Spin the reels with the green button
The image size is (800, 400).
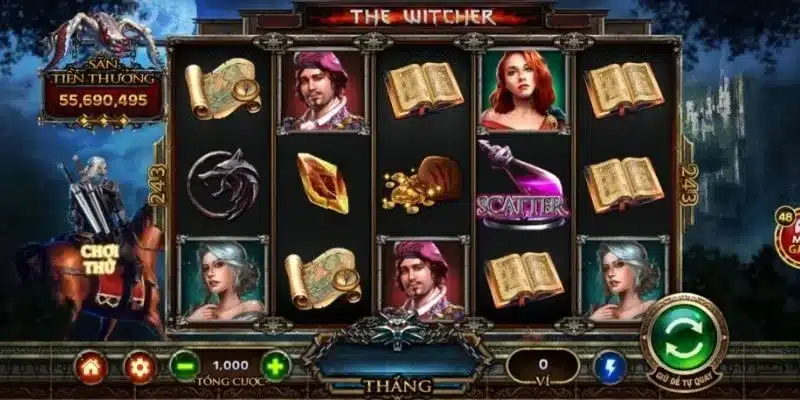click(x=684, y=332)
